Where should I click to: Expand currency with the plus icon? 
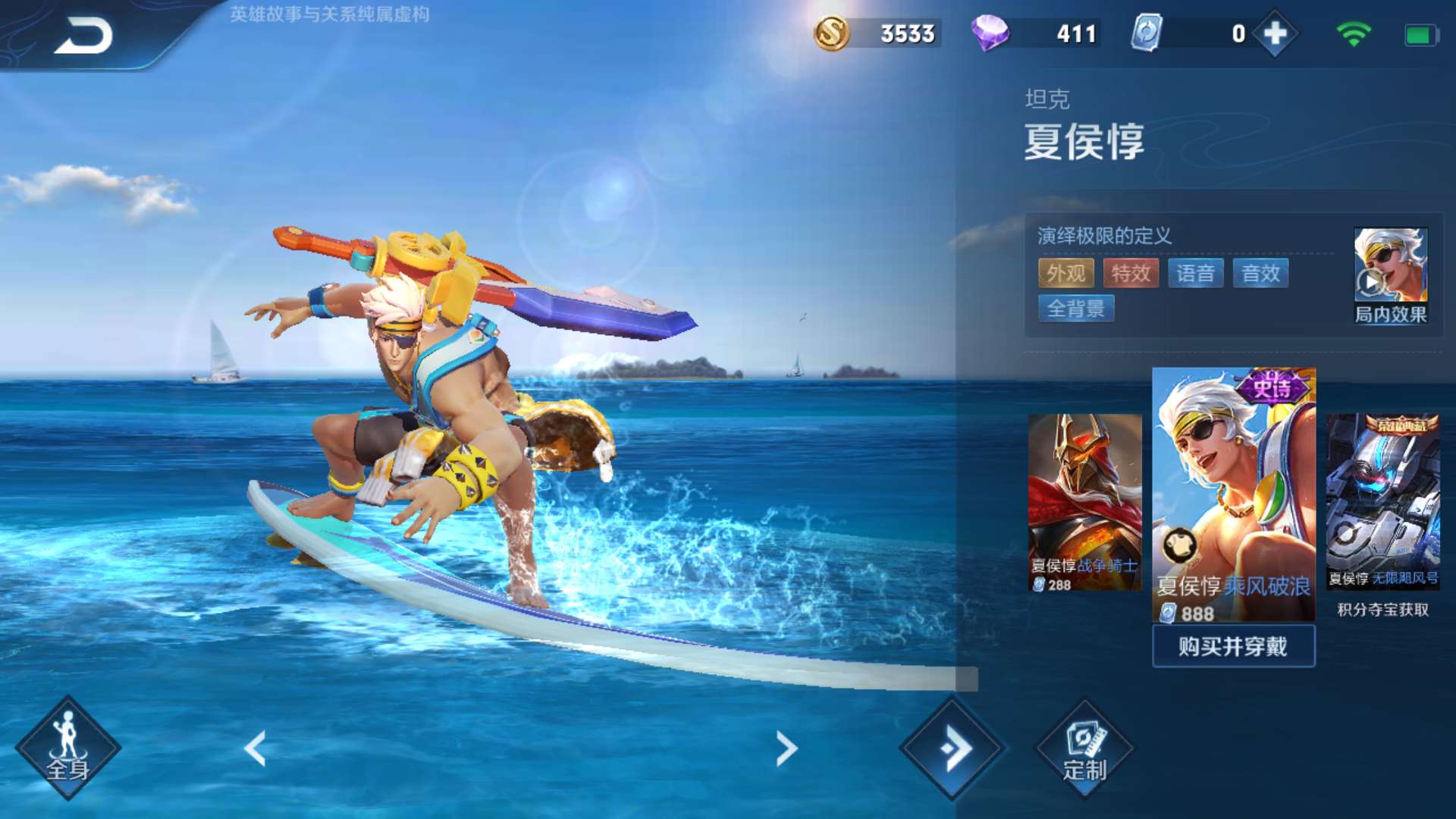tap(1276, 33)
